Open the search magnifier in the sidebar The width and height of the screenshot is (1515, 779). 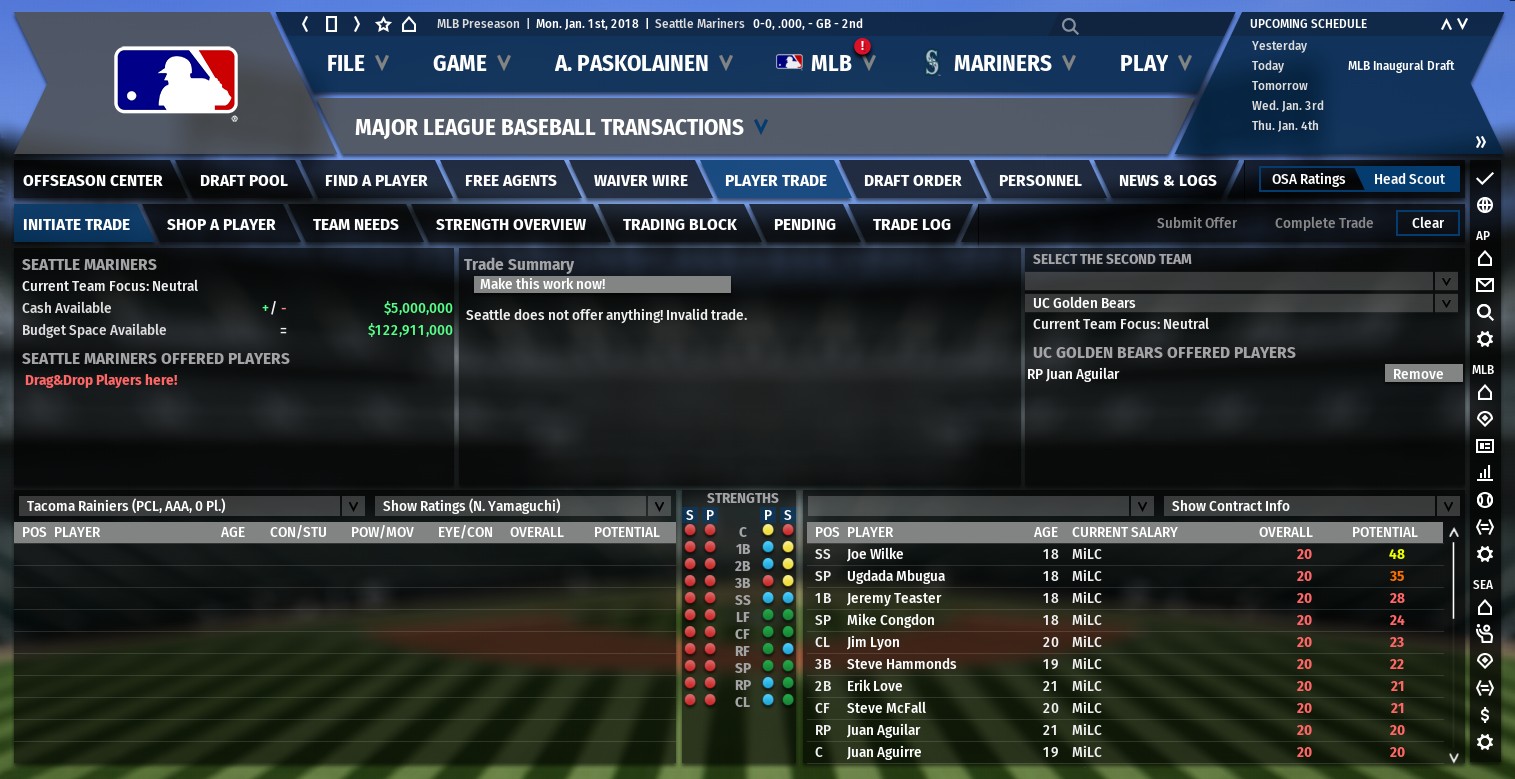click(1487, 312)
